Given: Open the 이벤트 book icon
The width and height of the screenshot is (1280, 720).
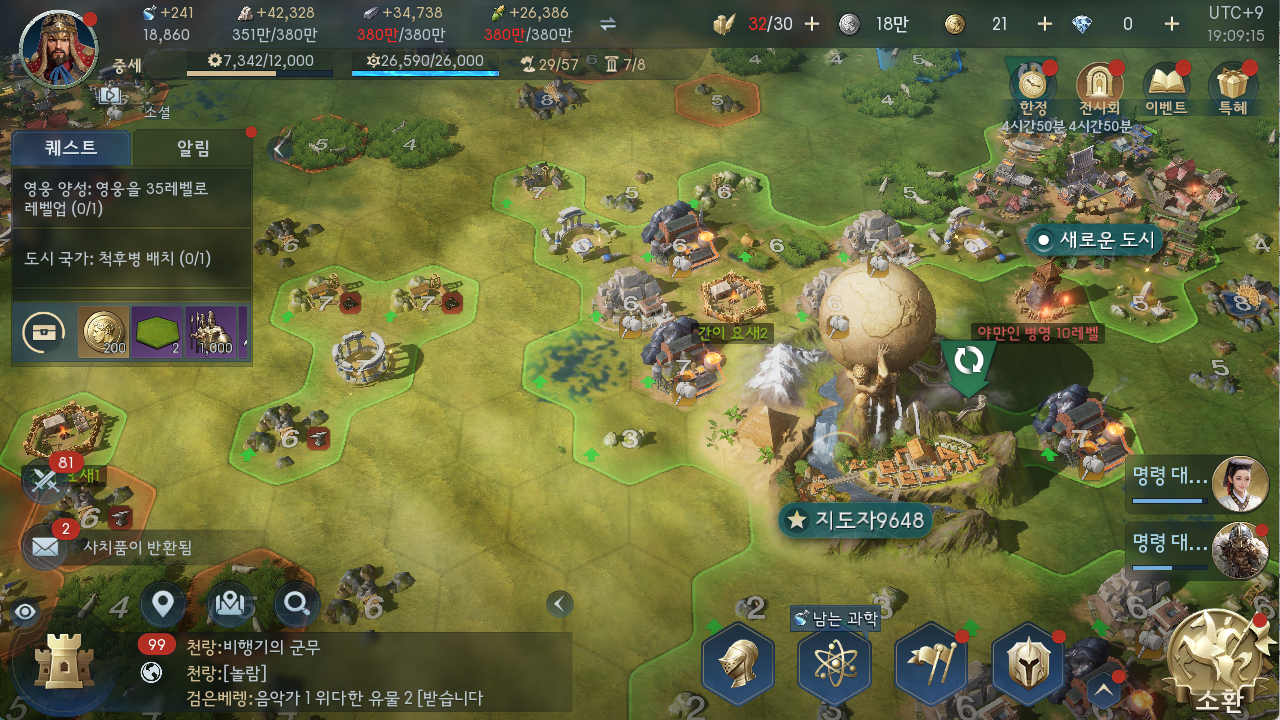Looking at the screenshot, I should (x=1166, y=87).
